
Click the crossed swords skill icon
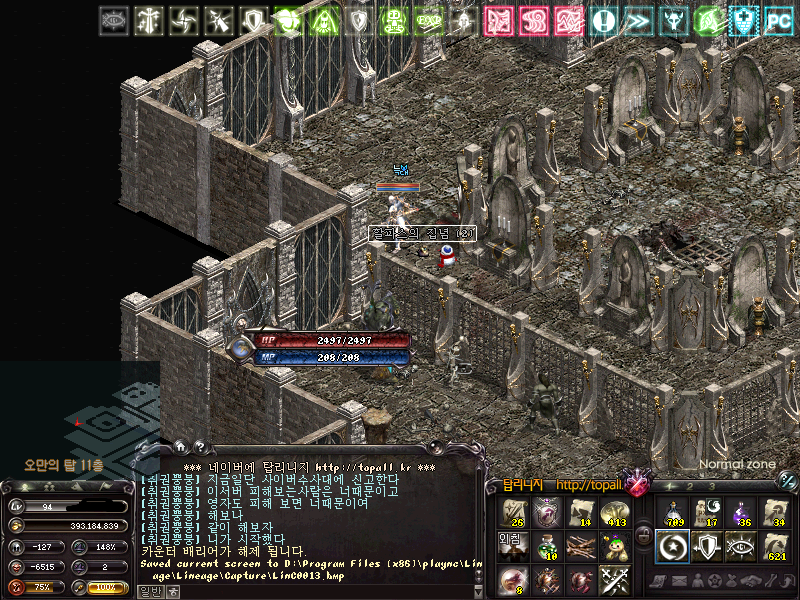[x=613, y=580]
